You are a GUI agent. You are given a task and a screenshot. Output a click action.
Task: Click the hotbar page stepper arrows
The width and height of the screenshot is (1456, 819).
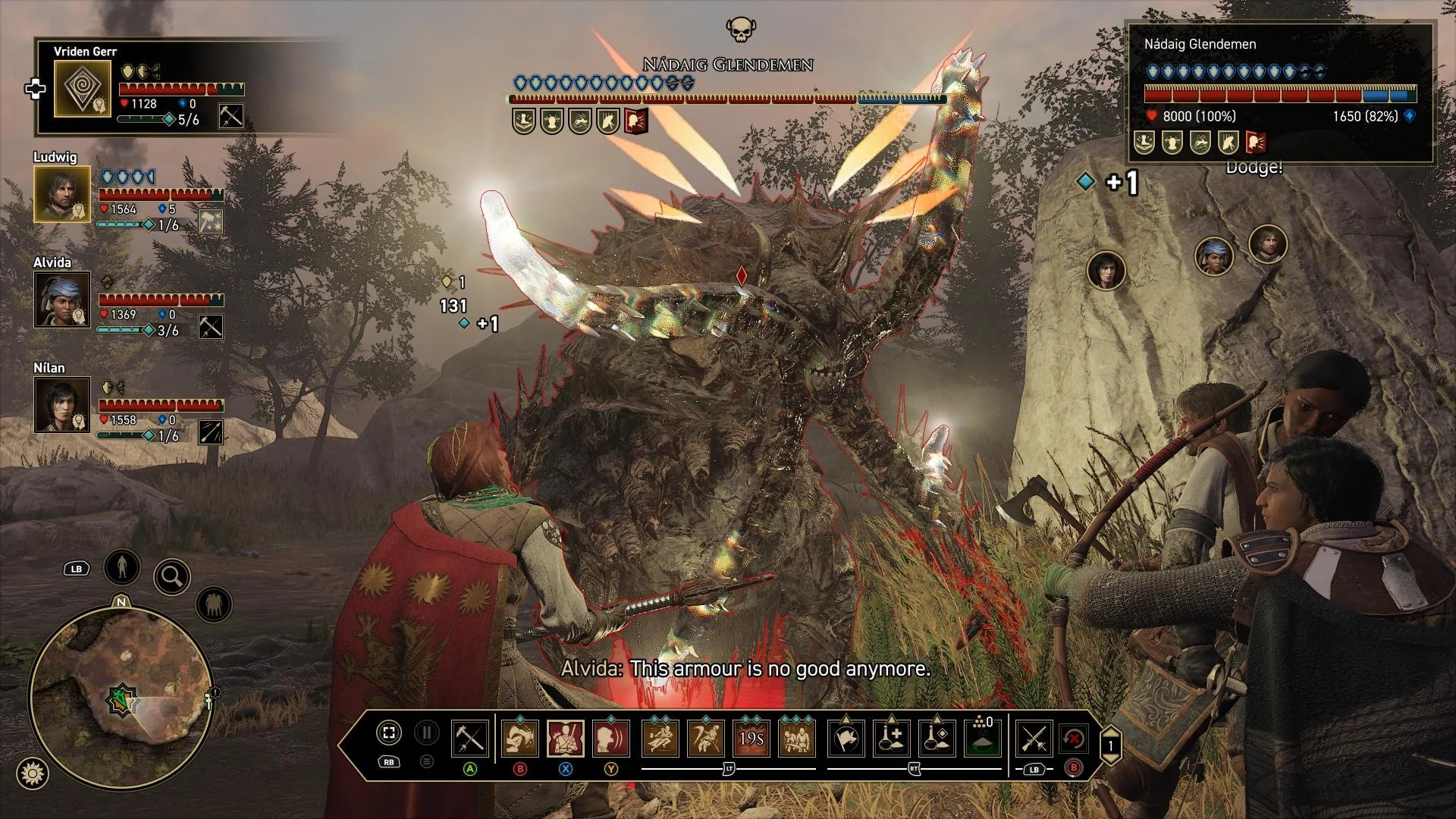point(1110,745)
